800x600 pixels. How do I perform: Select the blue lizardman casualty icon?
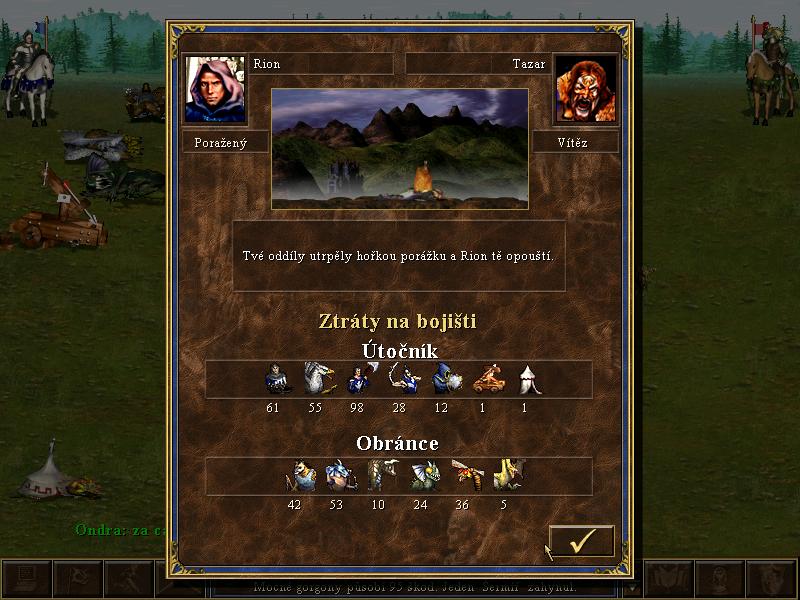[x=337, y=476]
